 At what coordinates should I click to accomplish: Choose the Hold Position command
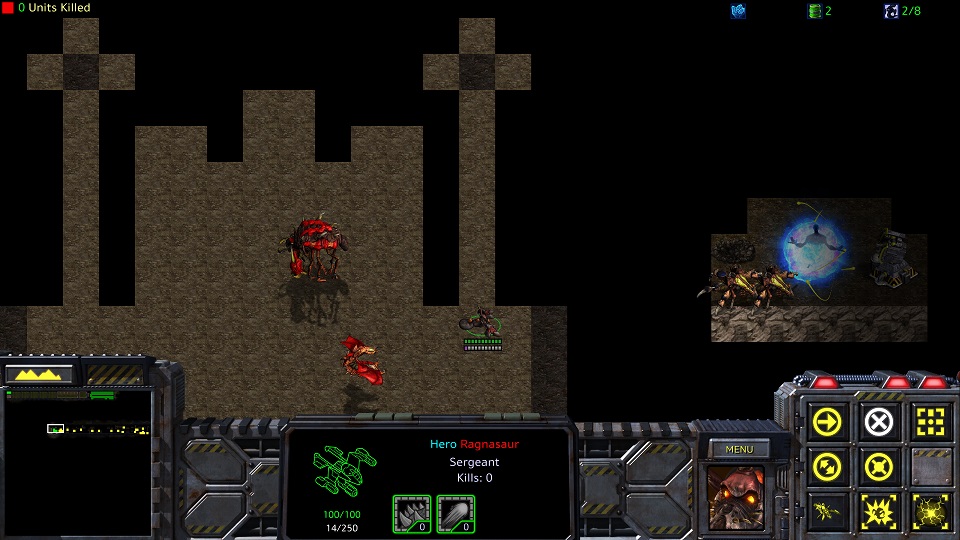(x=878, y=466)
